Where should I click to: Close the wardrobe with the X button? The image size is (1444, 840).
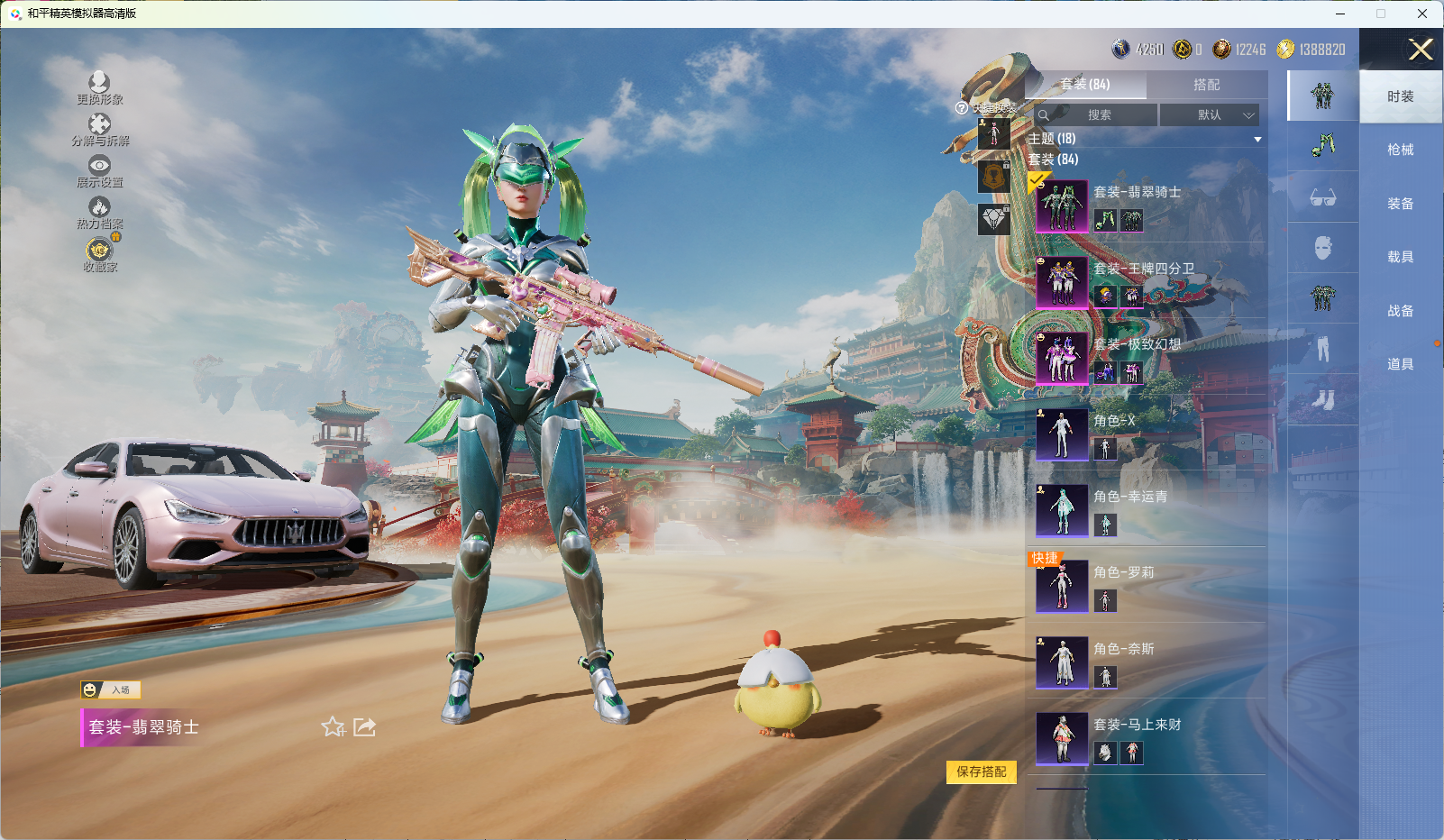[x=1420, y=50]
